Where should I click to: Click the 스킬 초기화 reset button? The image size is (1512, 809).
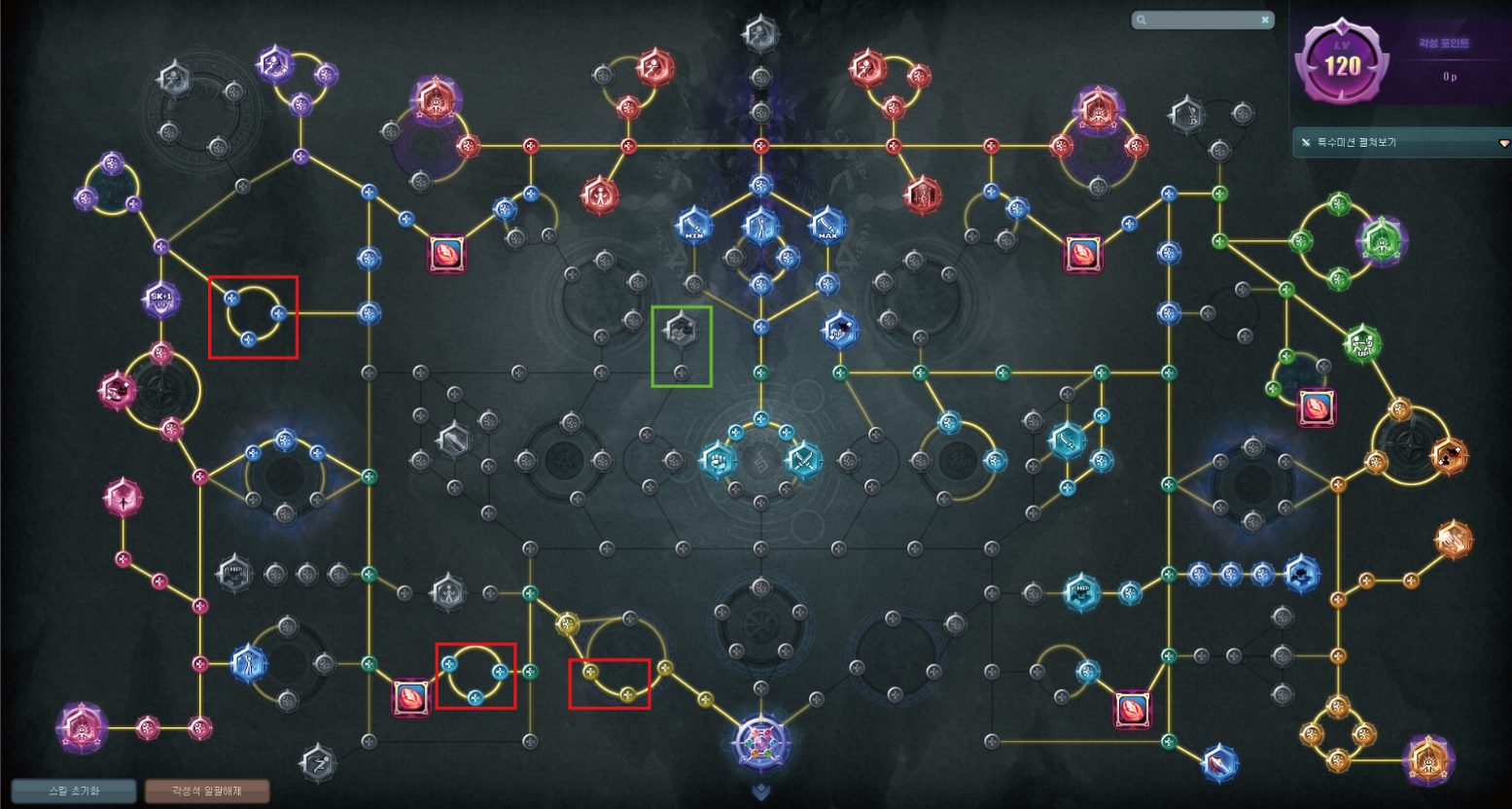point(74,791)
